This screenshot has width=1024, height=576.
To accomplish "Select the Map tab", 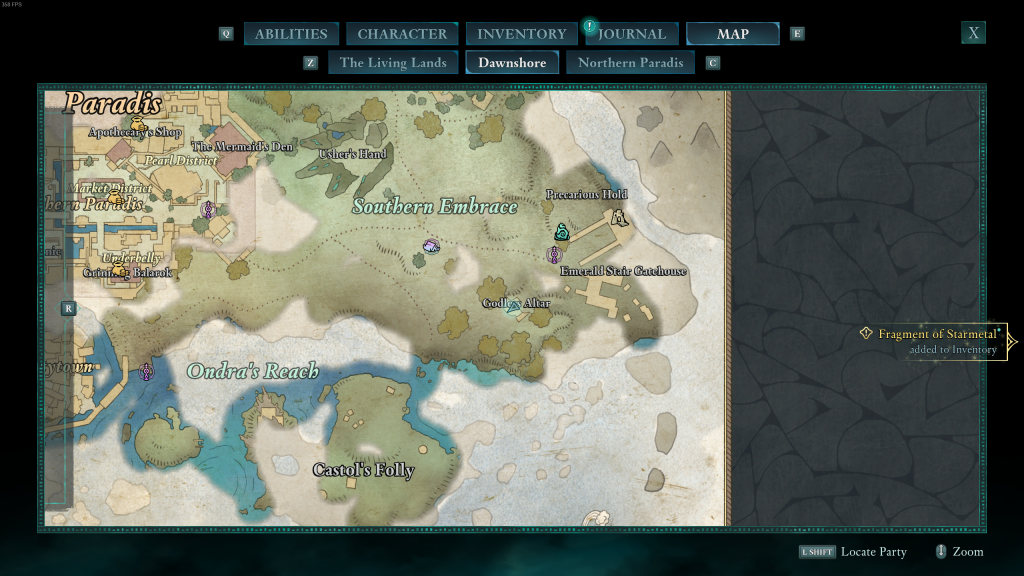I will coord(732,34).
